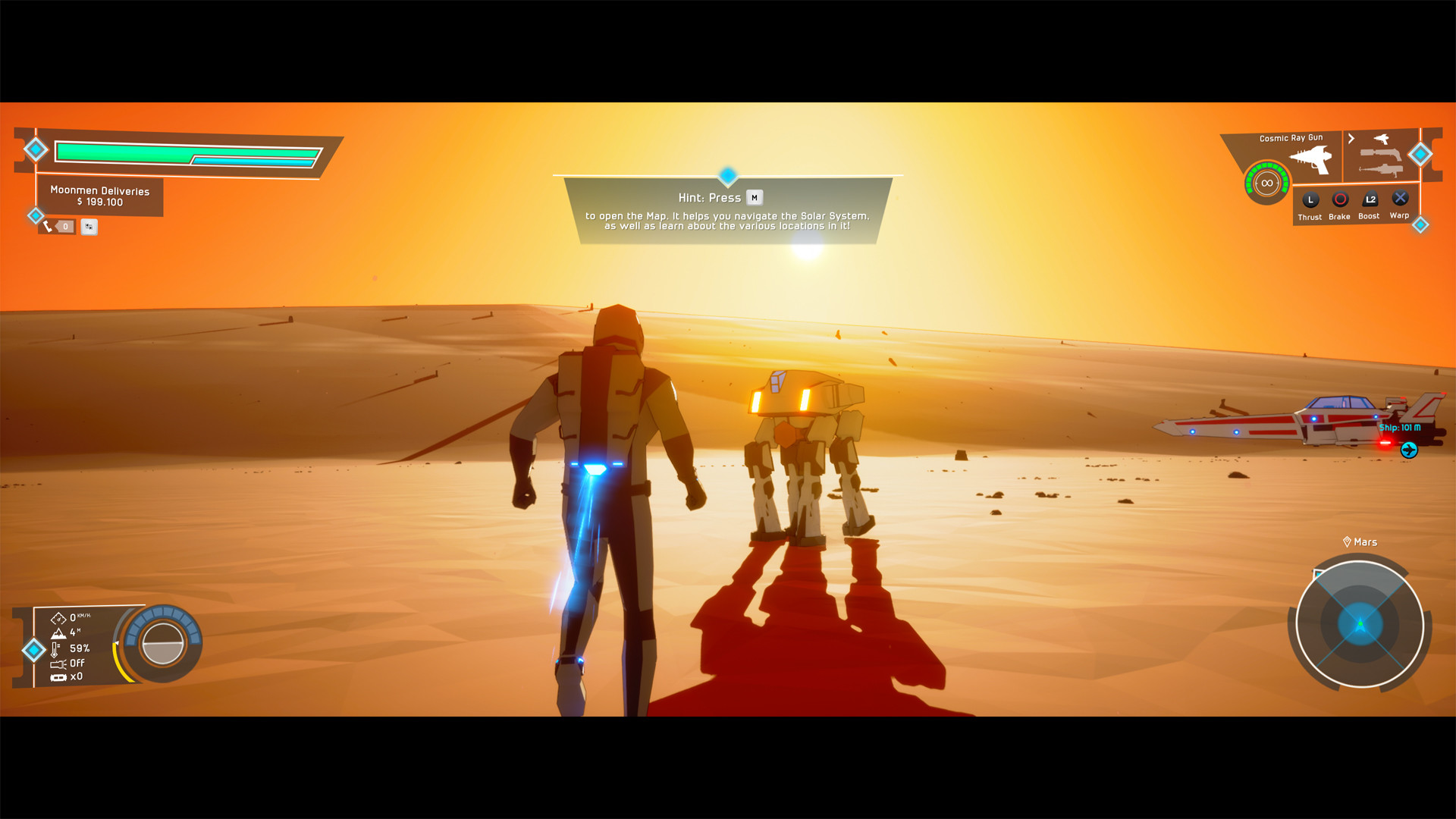Select the rifle icon in the weapon list
Viewport: 1456px width, 819px height.
1382,154
